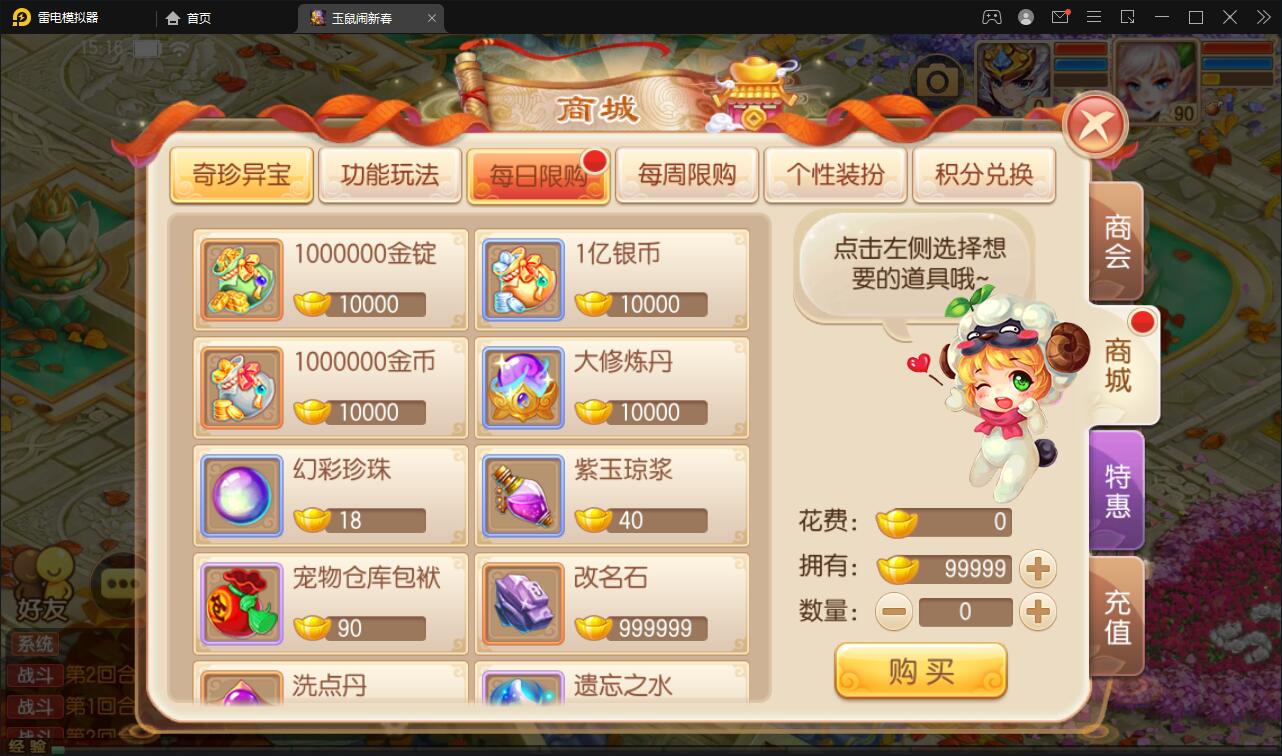Click the mail icon in the emulator toolbar

coord(1062,17)
